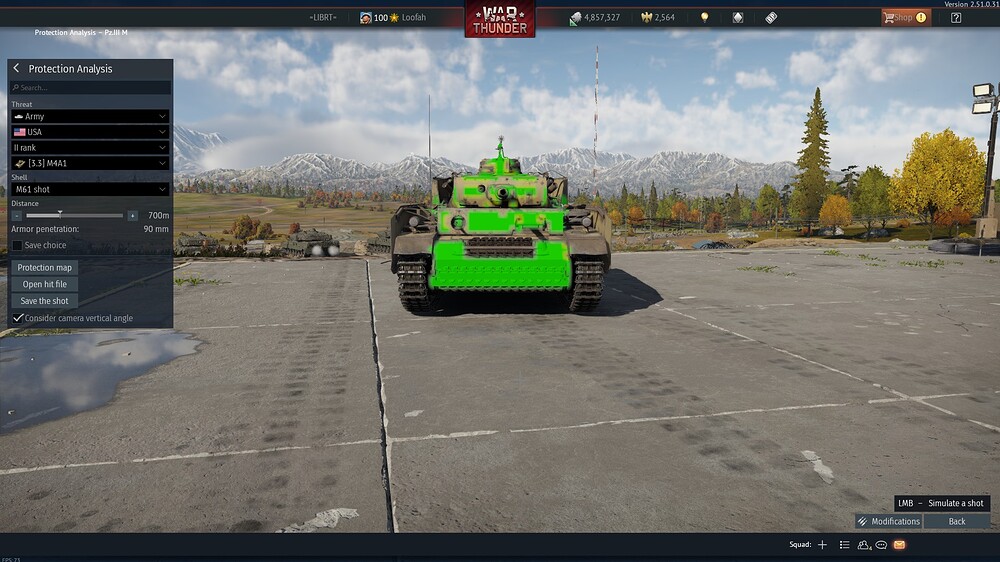Choose a shell from the M61 shot dropdown

[90, 189]
